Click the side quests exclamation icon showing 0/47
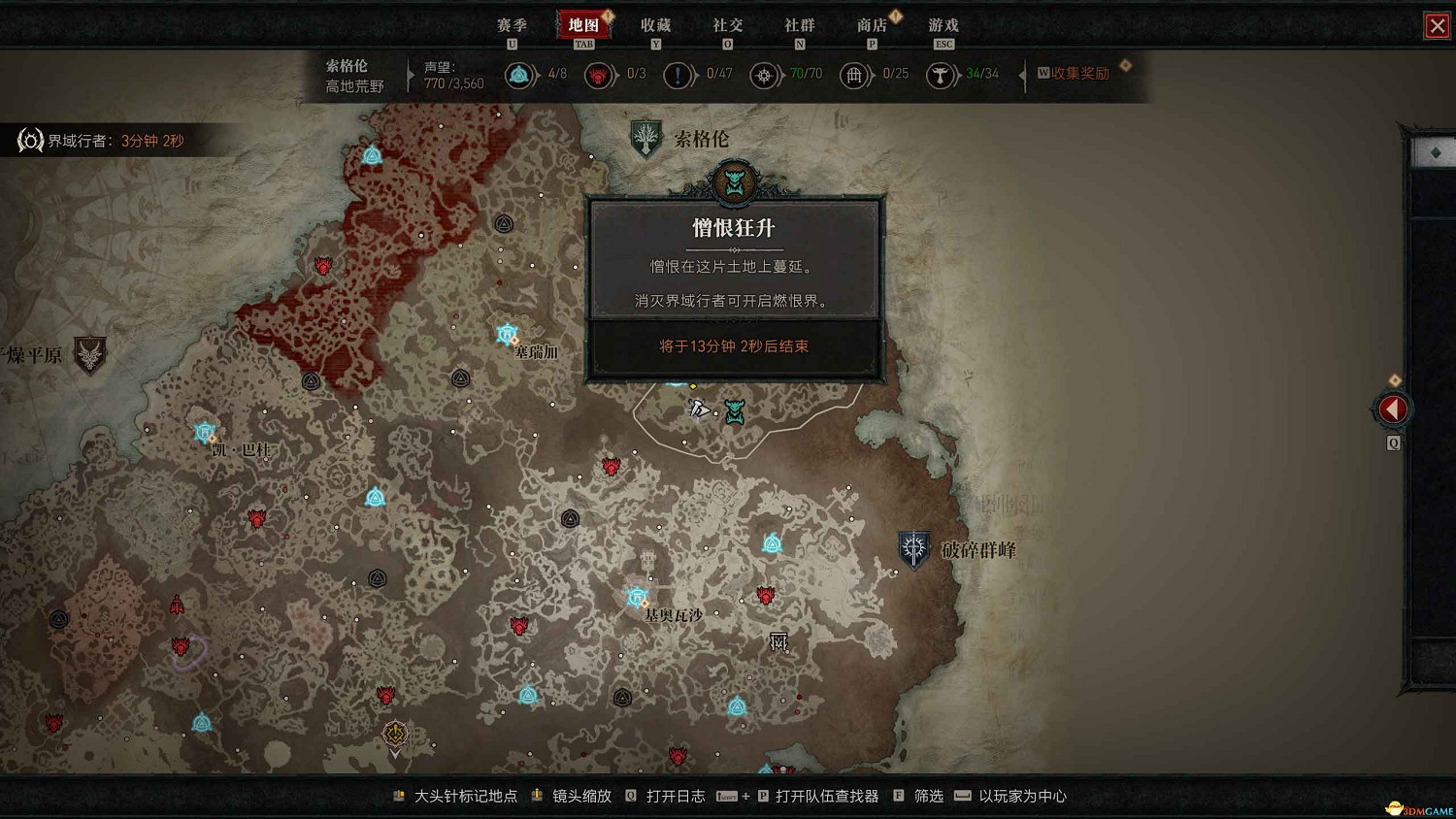This screenshot has height=819, width=1456. [x=678, y=74]
